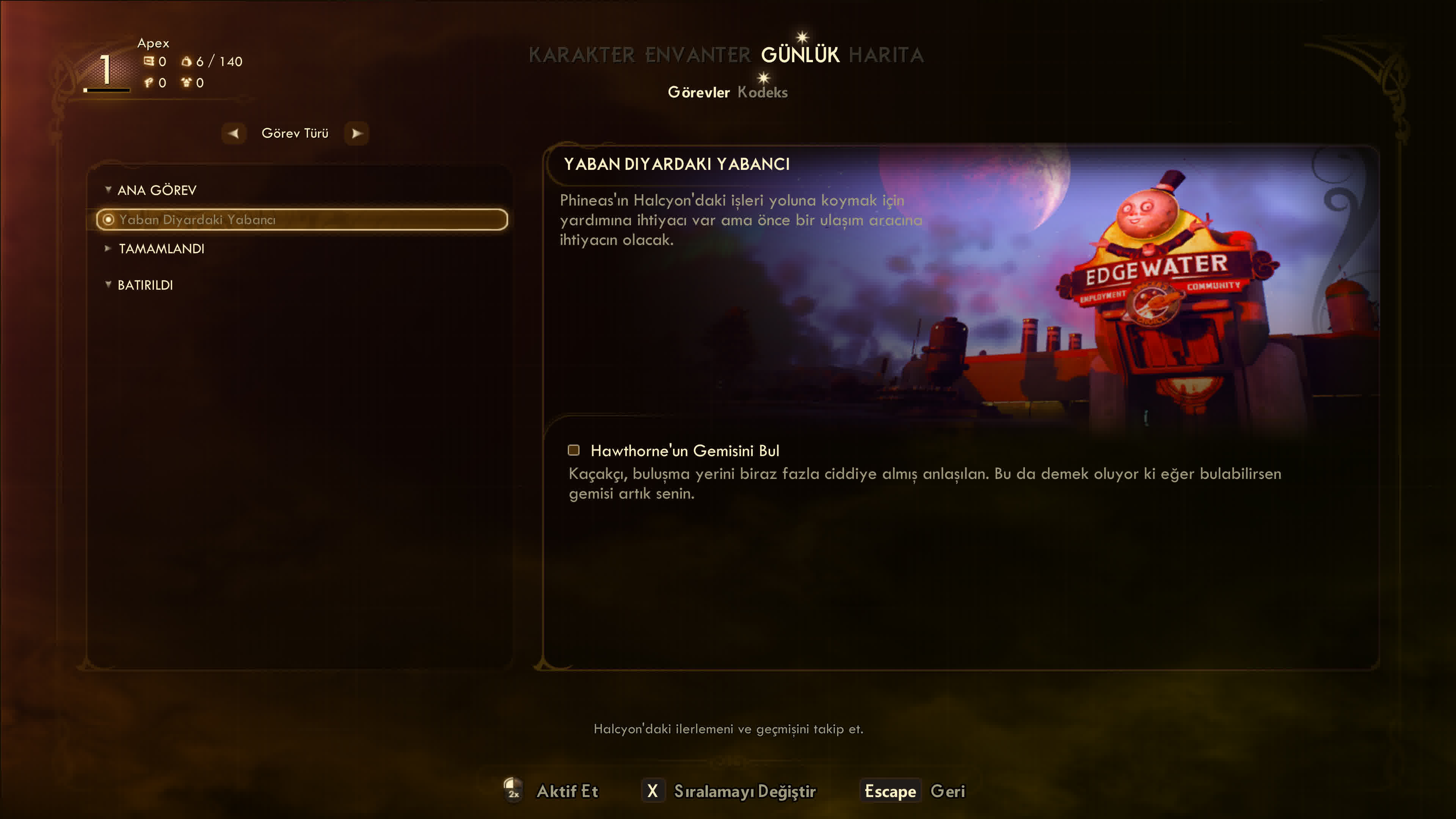Viewport: 1456px width, 819px height.
Task: Go back with the Geri button
Action: [x=947, y=791]
